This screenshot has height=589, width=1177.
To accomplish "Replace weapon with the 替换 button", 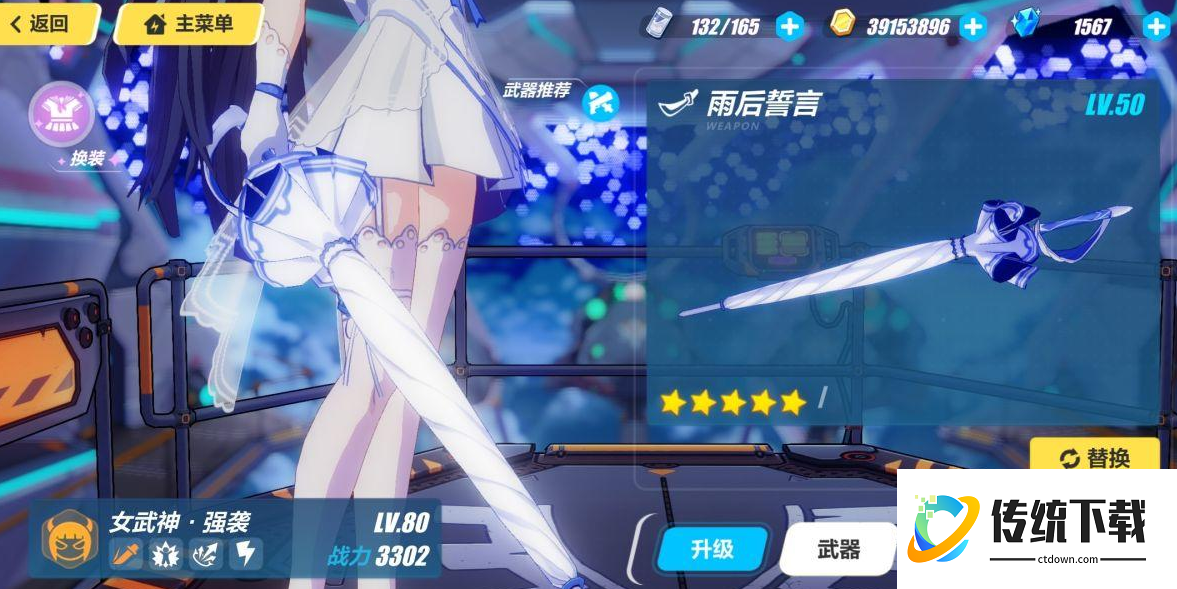I will pos(1095,457).
